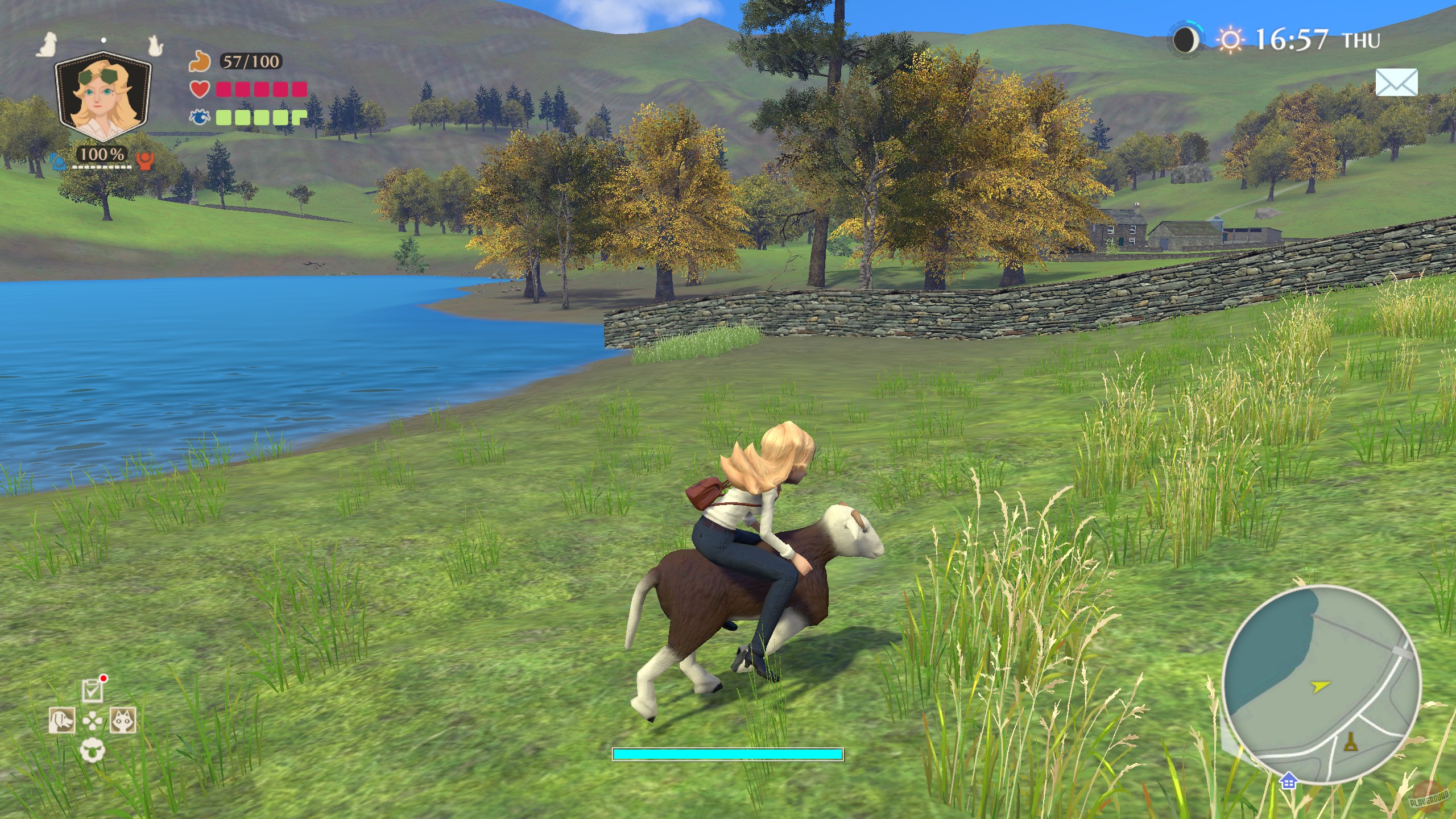Image resolution: width=1456 pixels, height=819 pixels.
Task: Toggle the d-pad control icon bottom left
Action: click(93, 721)
